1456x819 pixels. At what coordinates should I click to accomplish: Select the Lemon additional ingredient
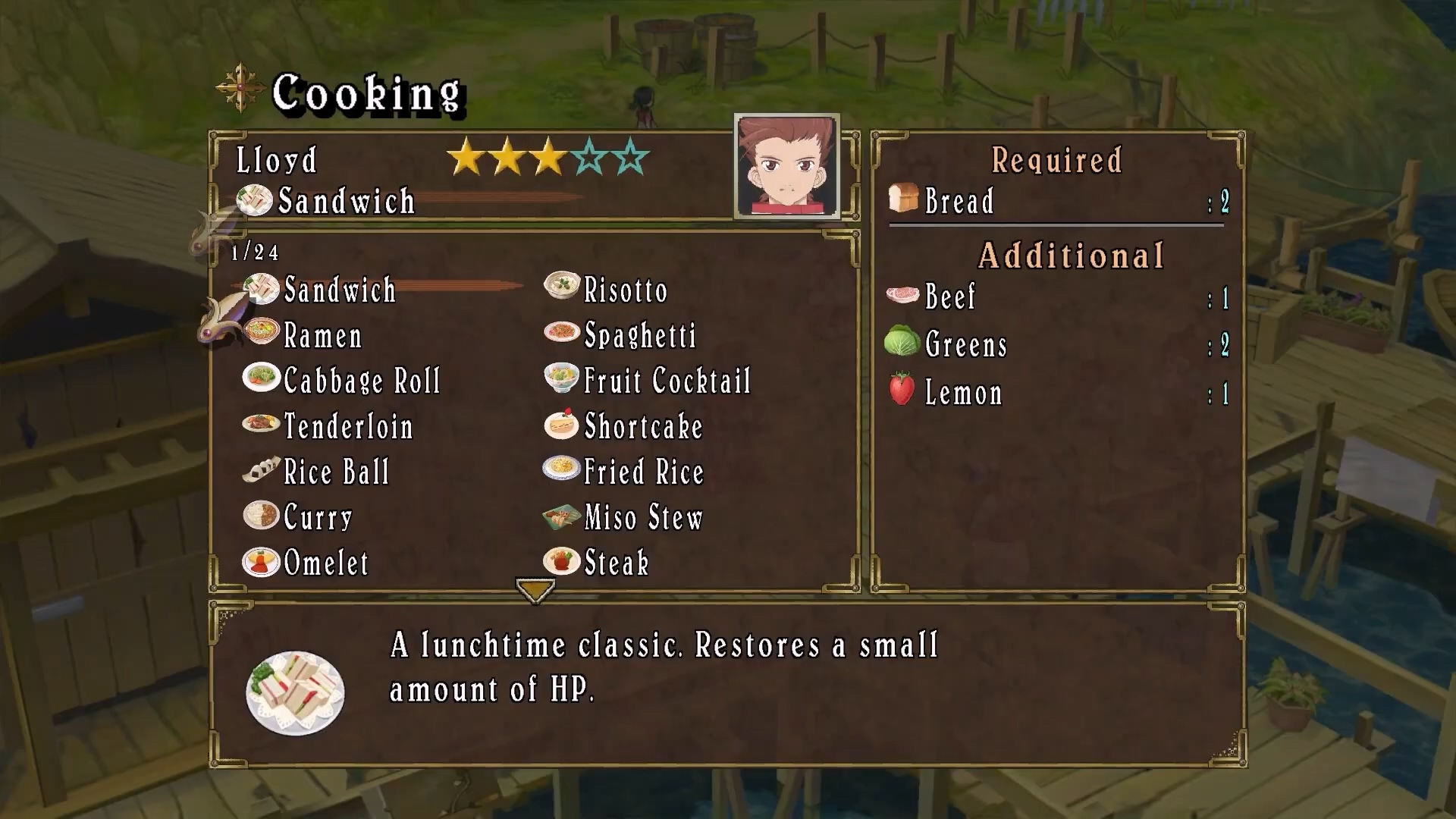pos(963,393)
